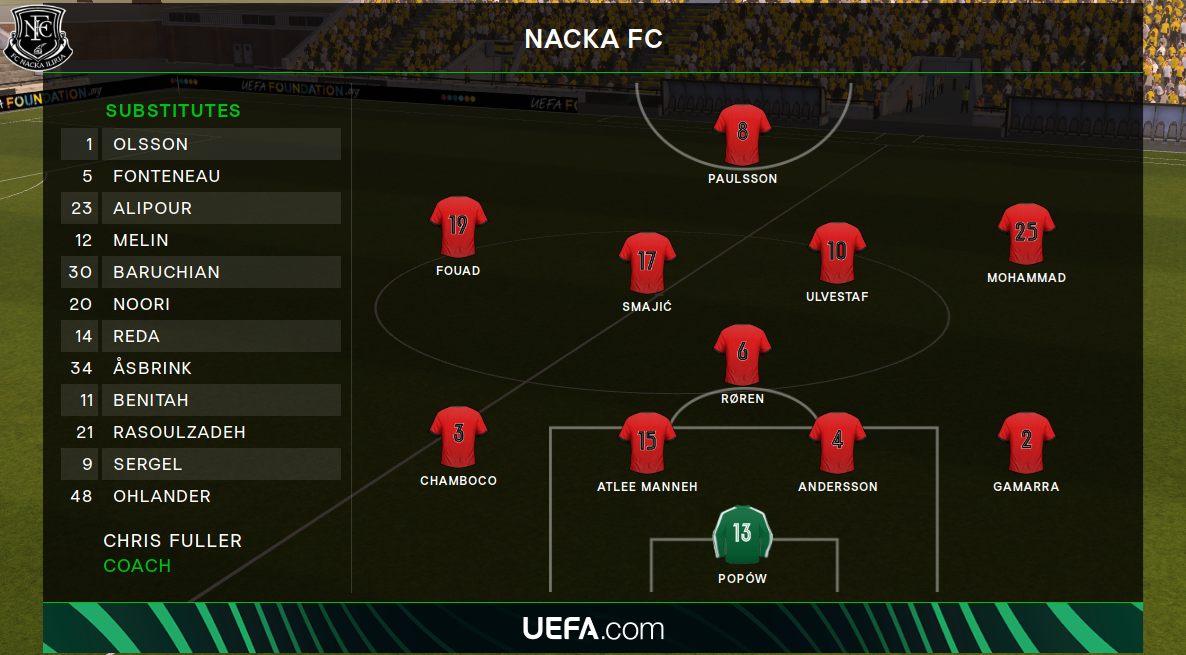Image resolution: width=1186 pixels, height=655 pixels.
Task: Choose Ulvestaf's number 10 shirt
Action: (837, 253)
